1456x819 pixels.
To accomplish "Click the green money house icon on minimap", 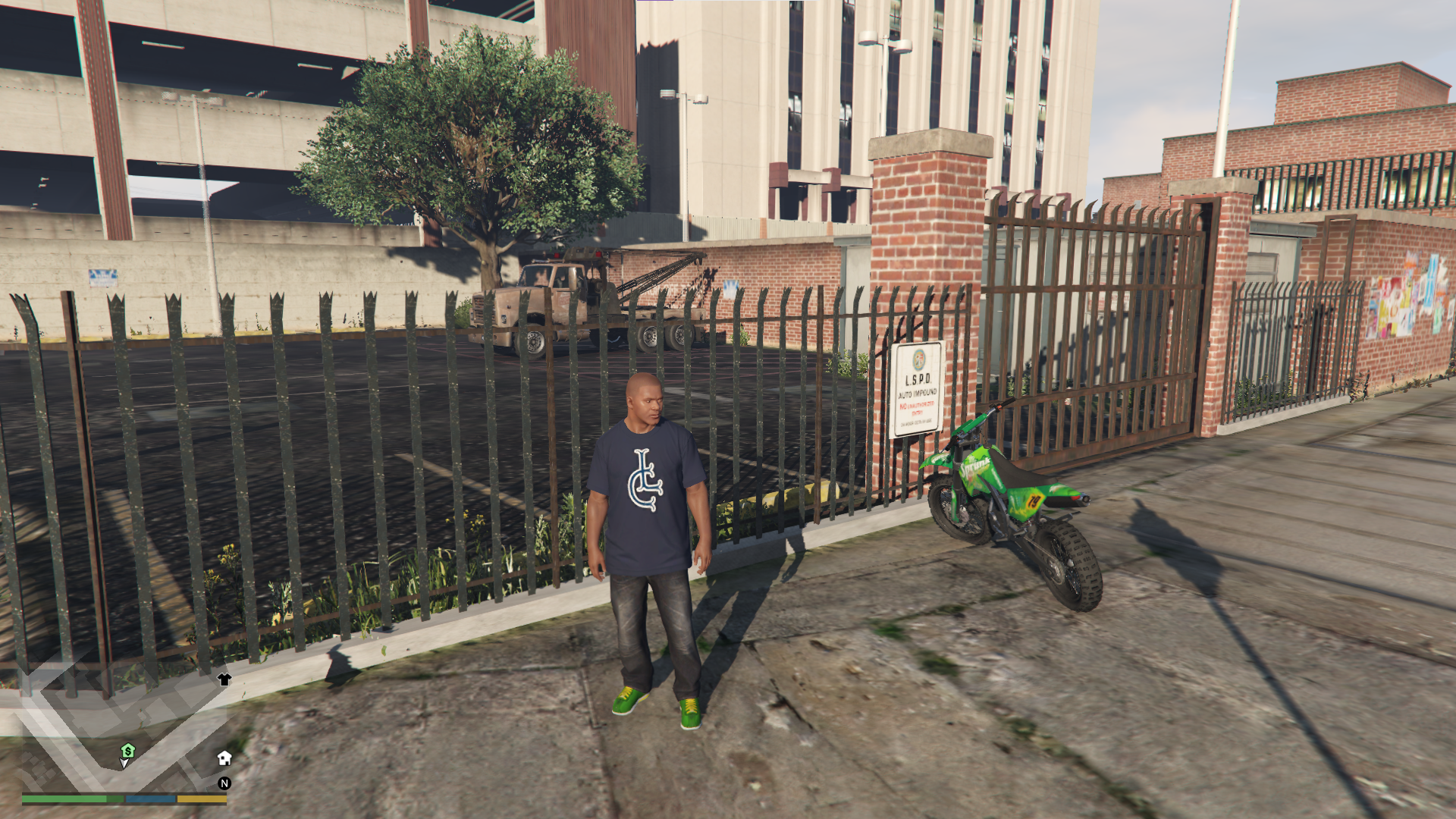I will [x=127, y=748].
